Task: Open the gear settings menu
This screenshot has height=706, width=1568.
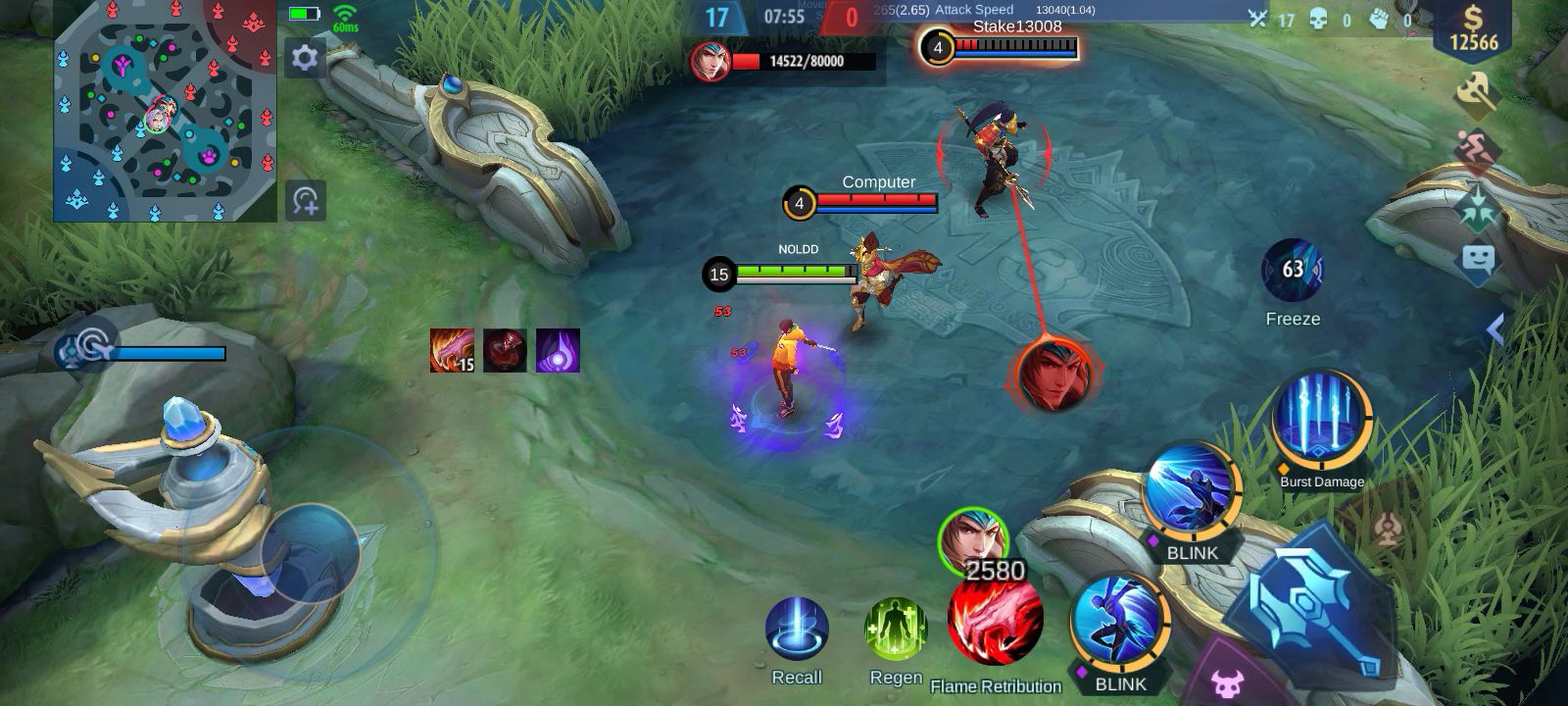Action: (x=305, y=59)
